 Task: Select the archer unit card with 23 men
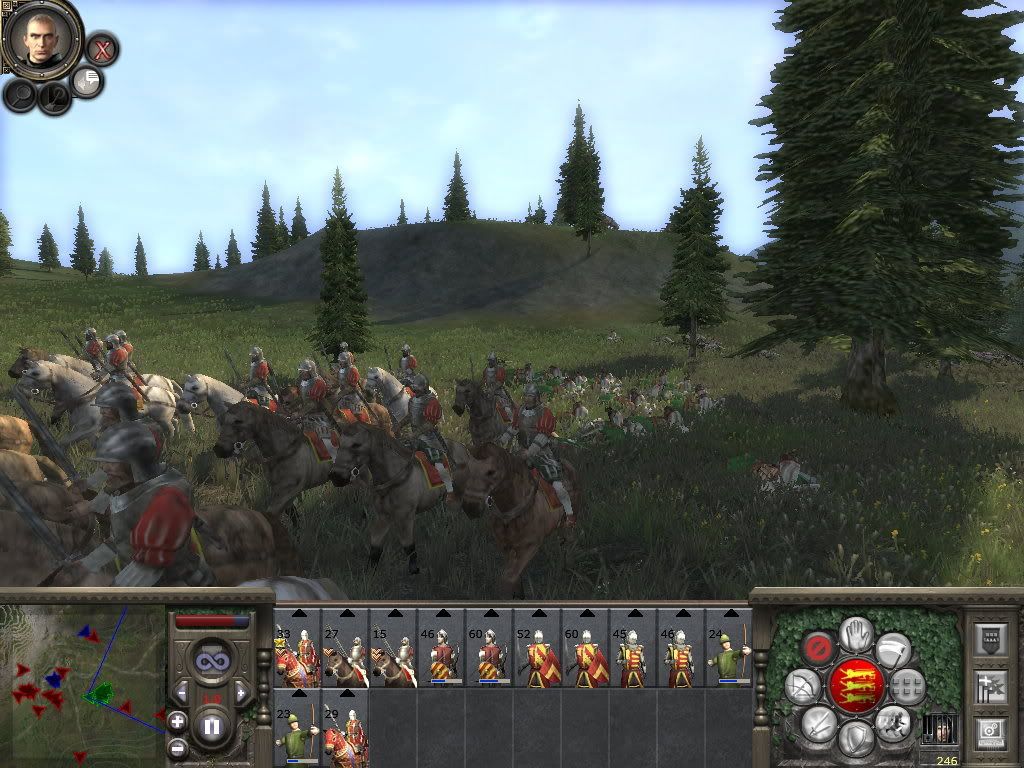tap(296, 730)
